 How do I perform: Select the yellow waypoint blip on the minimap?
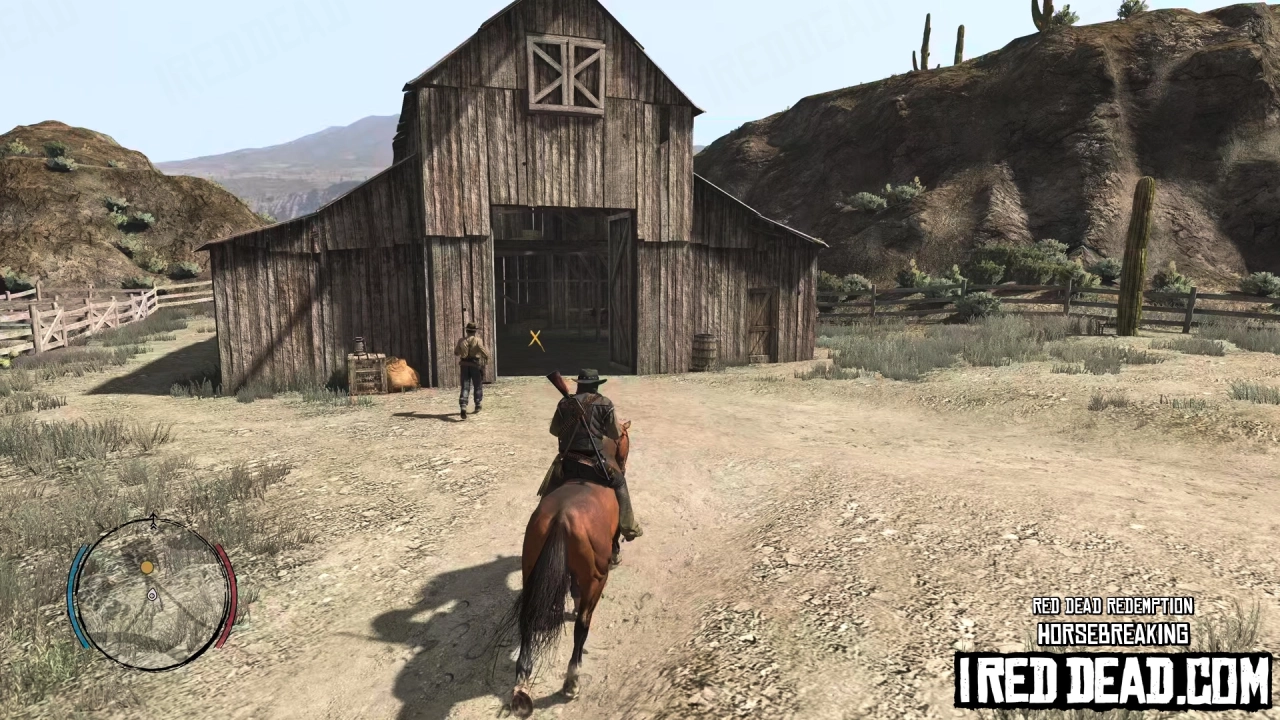pyautogui.click(x=147, y=568)
